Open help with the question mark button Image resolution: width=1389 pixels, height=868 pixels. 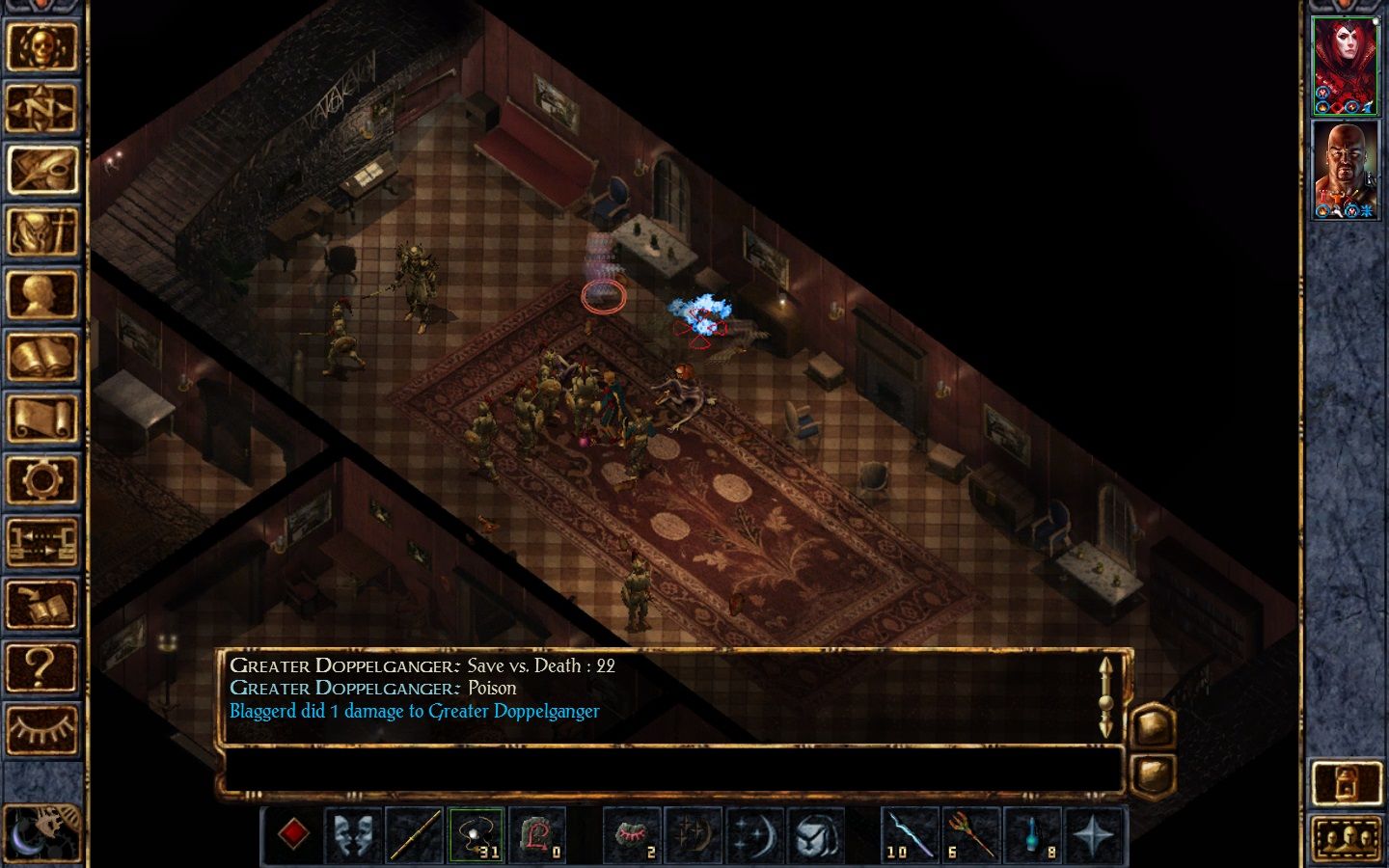click(x=41, y=666)
